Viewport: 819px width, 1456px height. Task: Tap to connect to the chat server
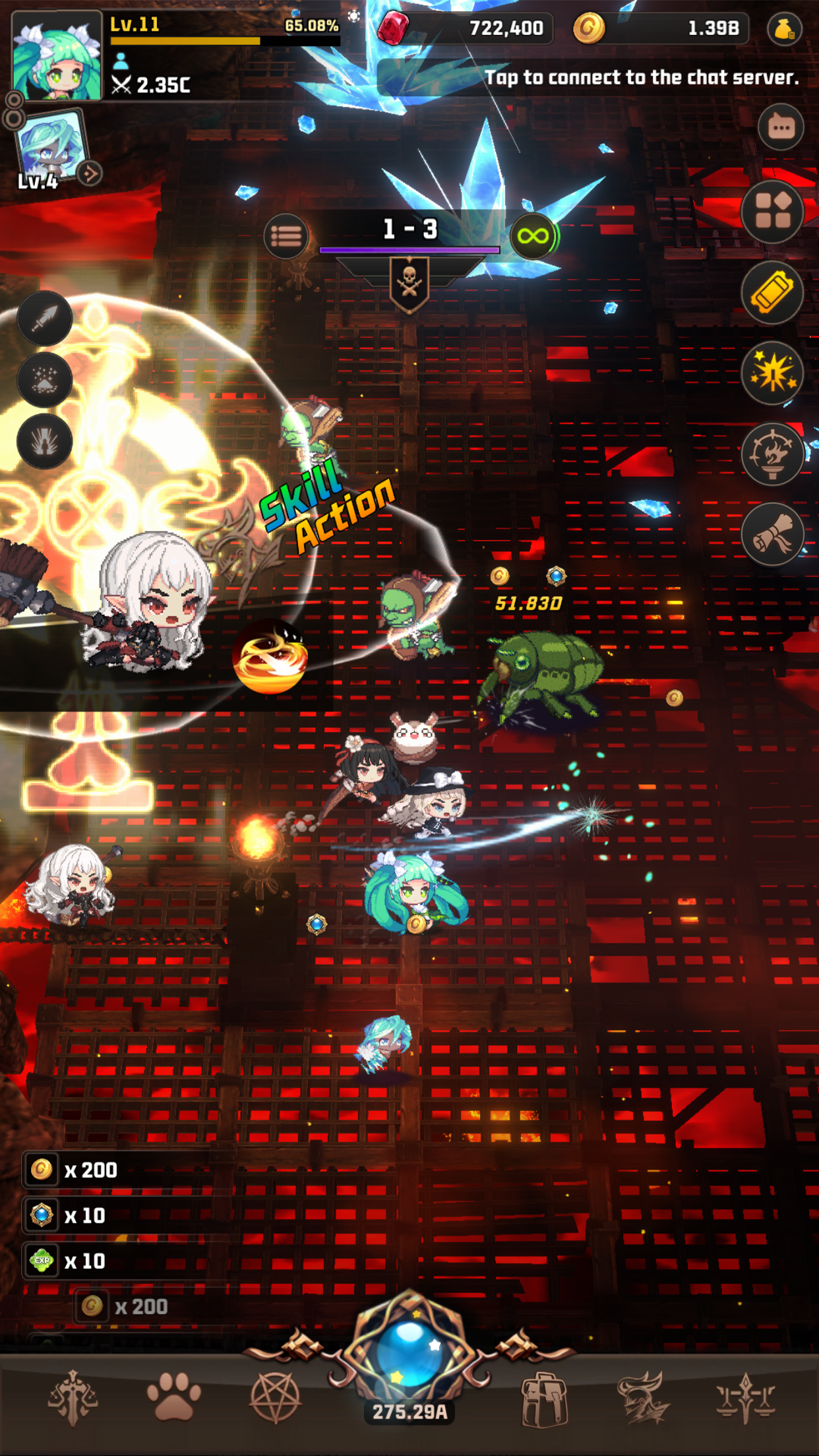point(641,78)
